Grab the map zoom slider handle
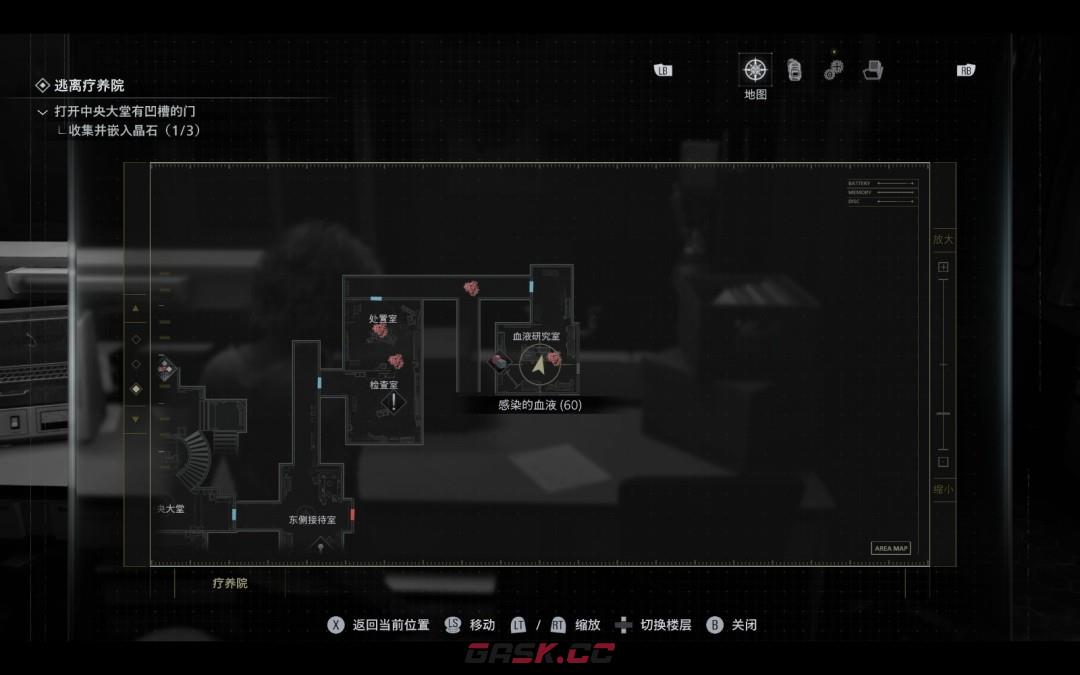Screen dimensions: 1080x675 [x=943, y=413]
